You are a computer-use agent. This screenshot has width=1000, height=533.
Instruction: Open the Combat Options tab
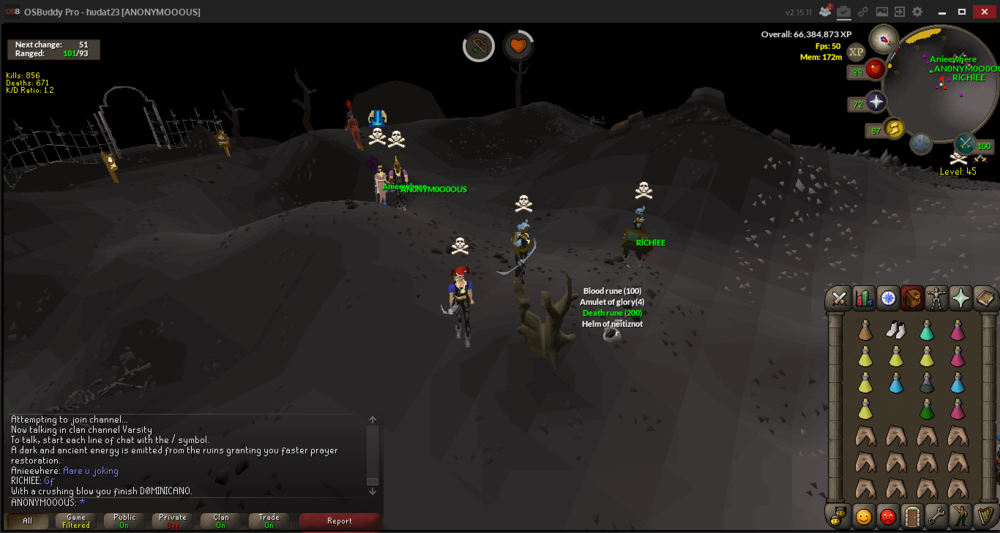[838, 297]
